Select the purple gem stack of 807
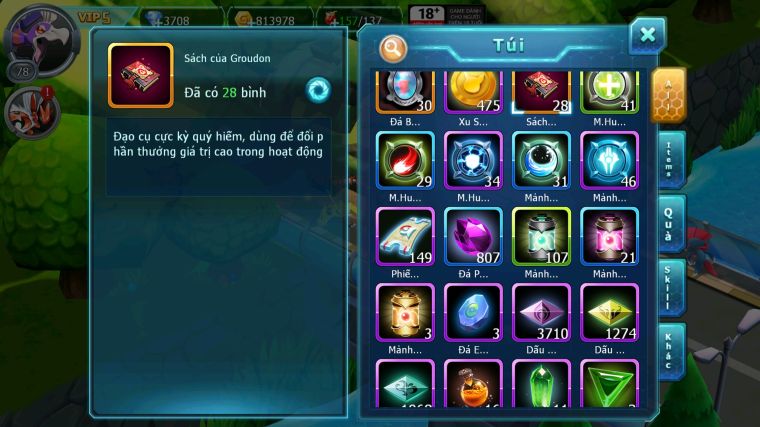This screenshot has height=427, width=760. 473,238
